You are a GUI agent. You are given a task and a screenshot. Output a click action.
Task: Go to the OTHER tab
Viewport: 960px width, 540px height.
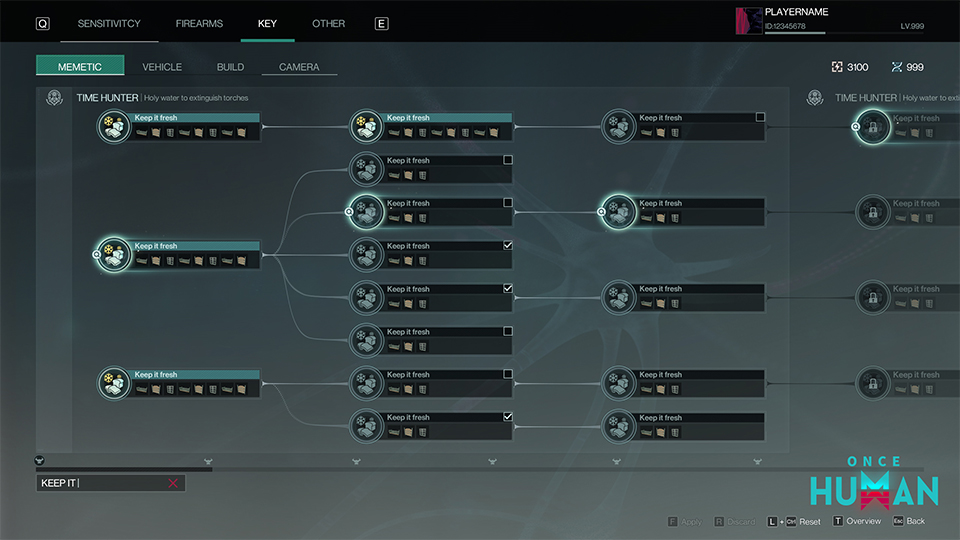328,23
